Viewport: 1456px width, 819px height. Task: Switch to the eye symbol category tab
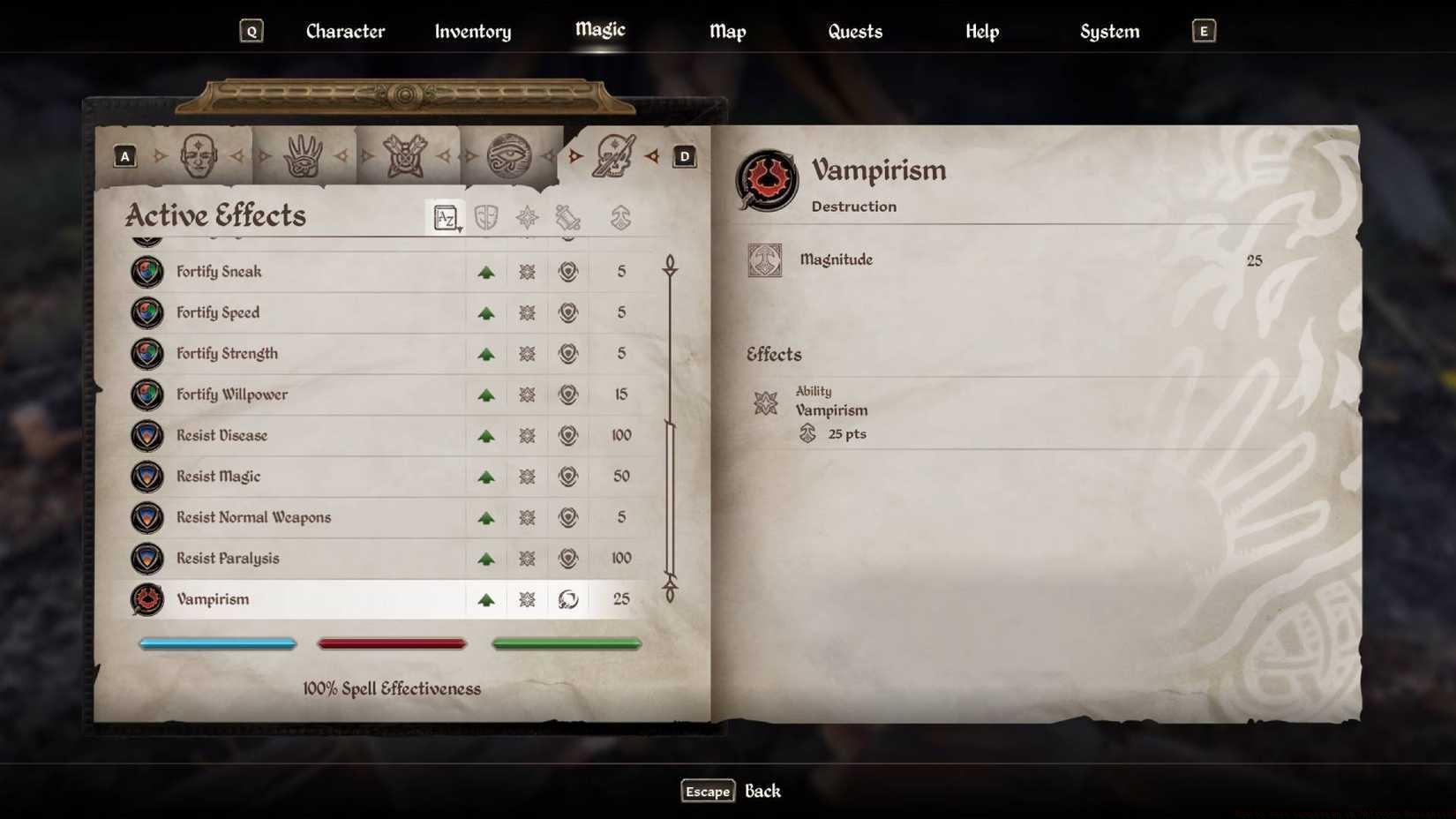pos(510,154)
